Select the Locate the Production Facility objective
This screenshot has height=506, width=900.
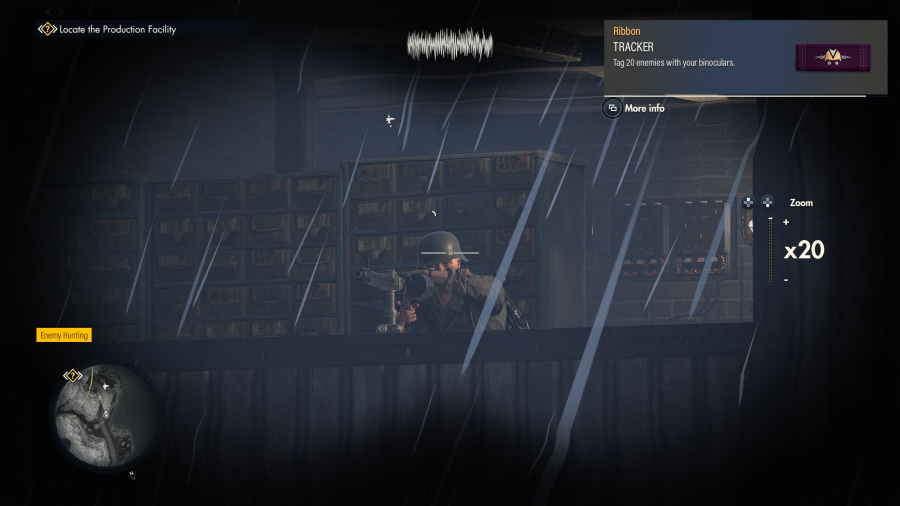tap(116, 30)
